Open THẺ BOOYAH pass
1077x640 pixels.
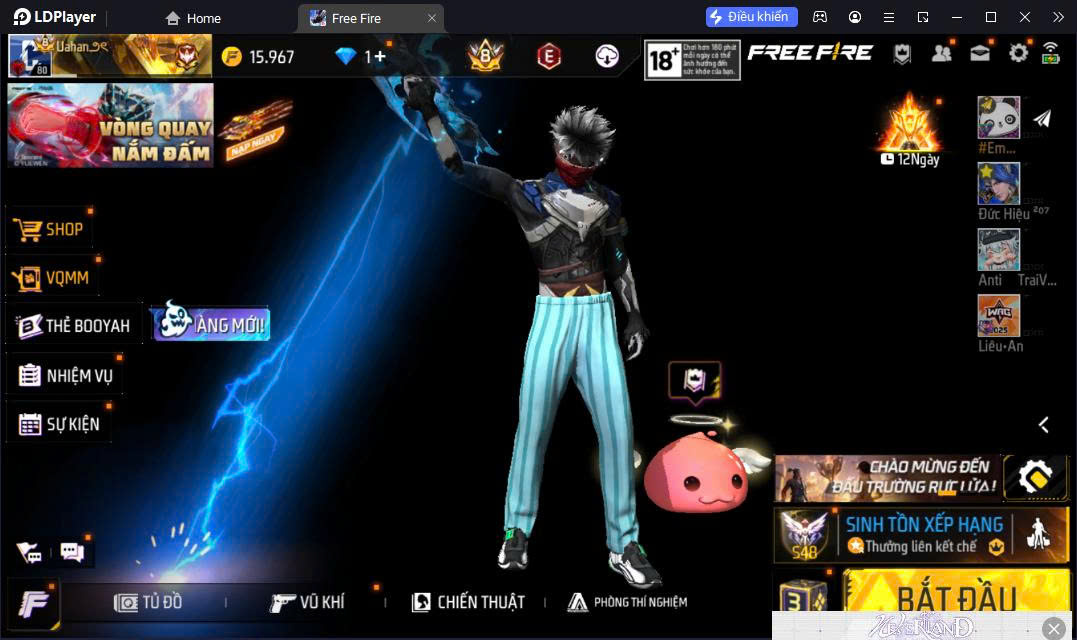pos(75,326)
